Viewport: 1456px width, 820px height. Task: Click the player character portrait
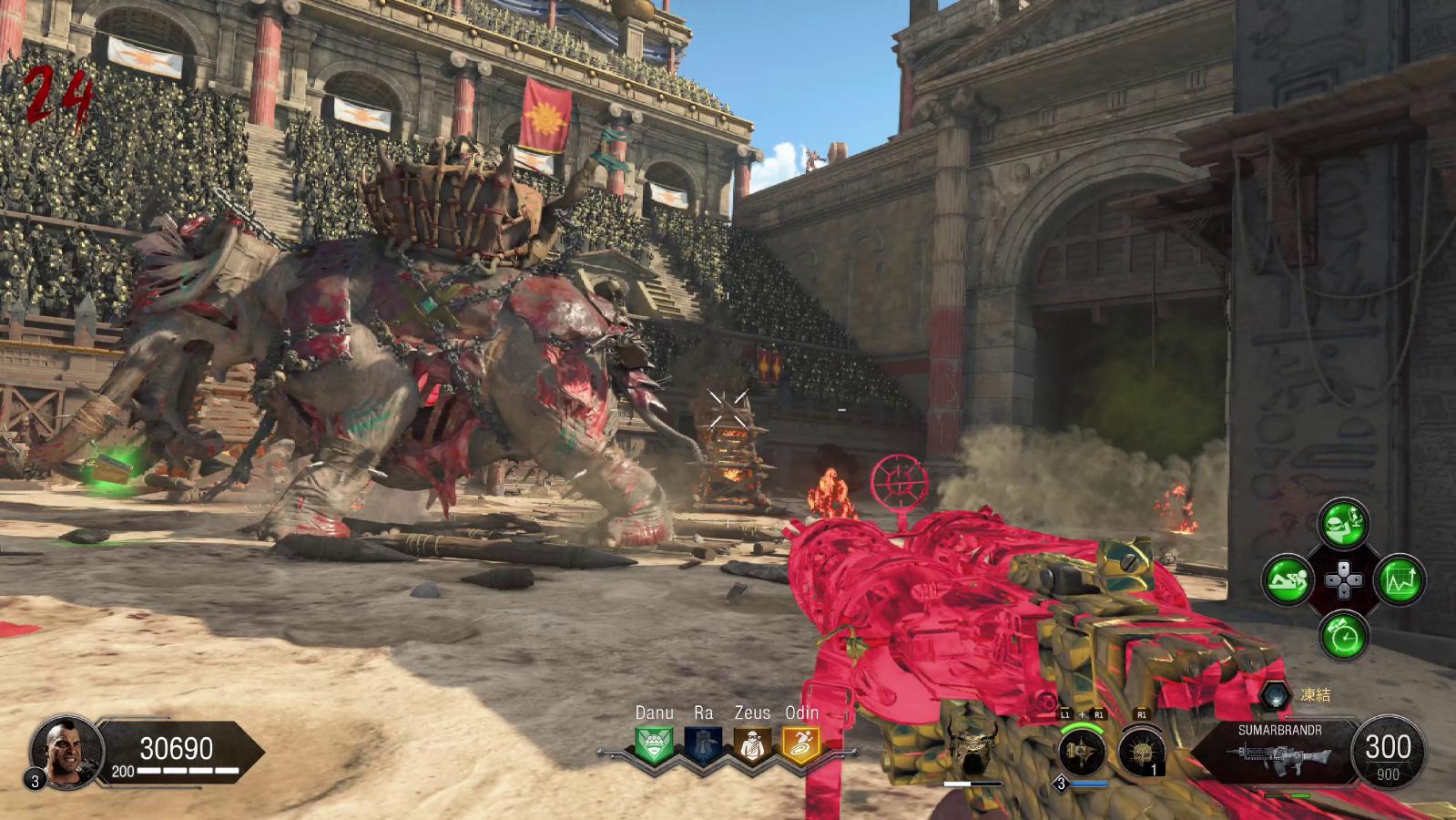(x=64, y=752)
